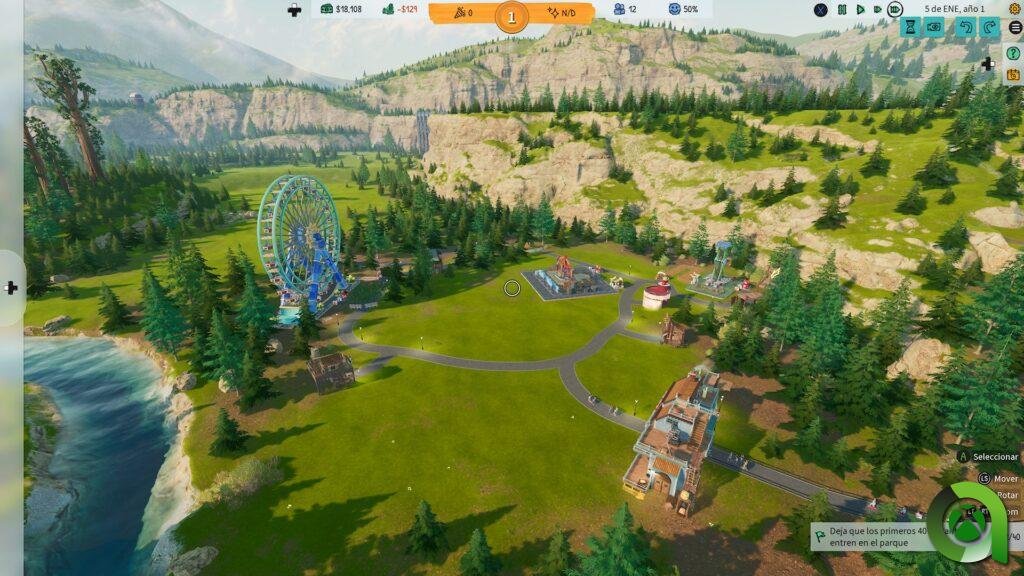
Task: Pause the game with the pause button
Action: (843, 10)
